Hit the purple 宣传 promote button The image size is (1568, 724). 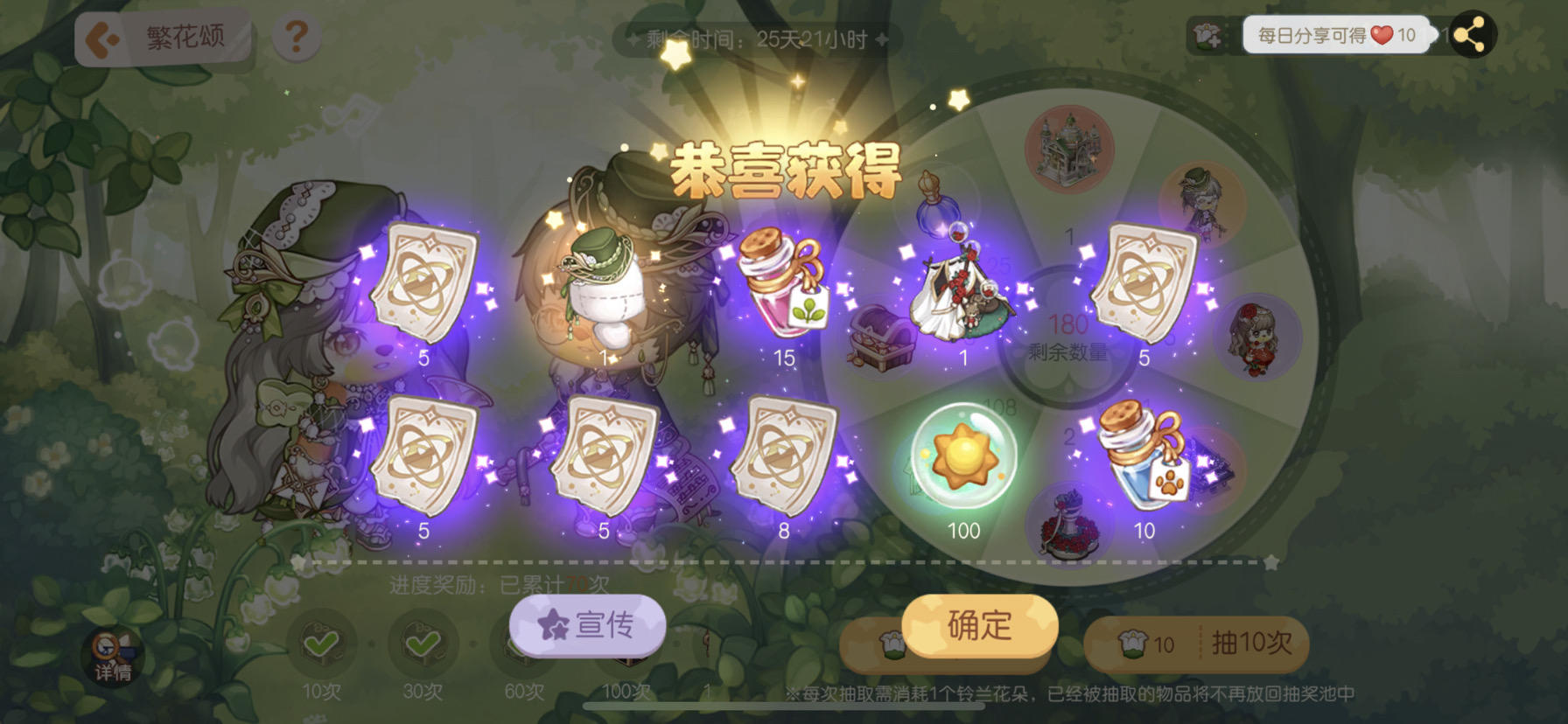[x=588, y=626]
